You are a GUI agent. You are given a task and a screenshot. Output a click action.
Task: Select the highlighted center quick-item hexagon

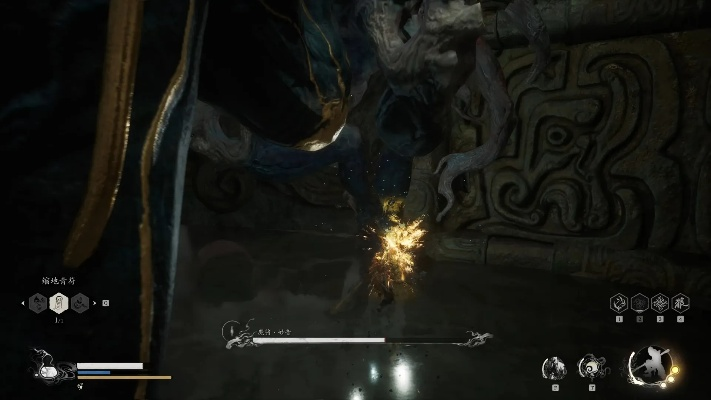coord(59,302)
